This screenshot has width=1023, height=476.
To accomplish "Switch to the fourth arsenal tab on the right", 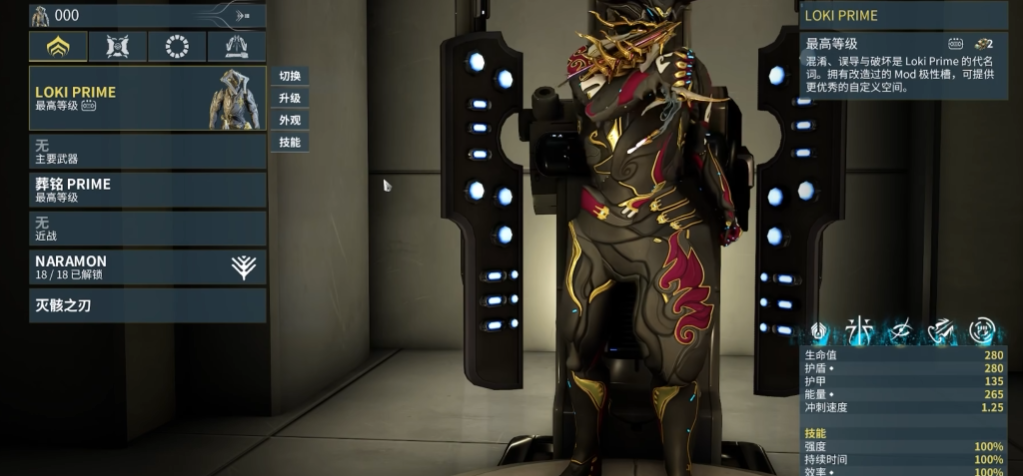I will 237,47.
